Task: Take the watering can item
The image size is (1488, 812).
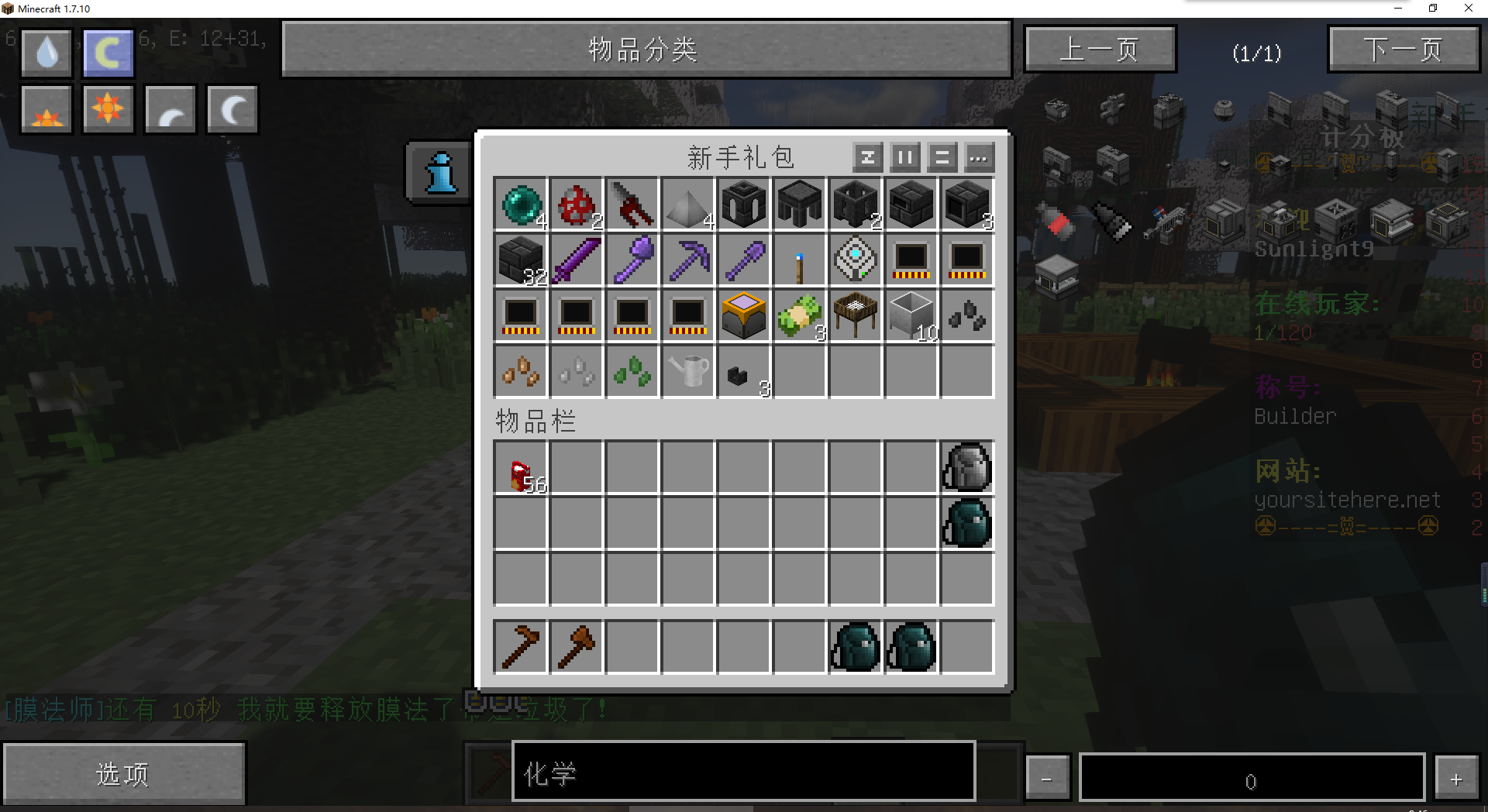Action: tap(688, 371)
